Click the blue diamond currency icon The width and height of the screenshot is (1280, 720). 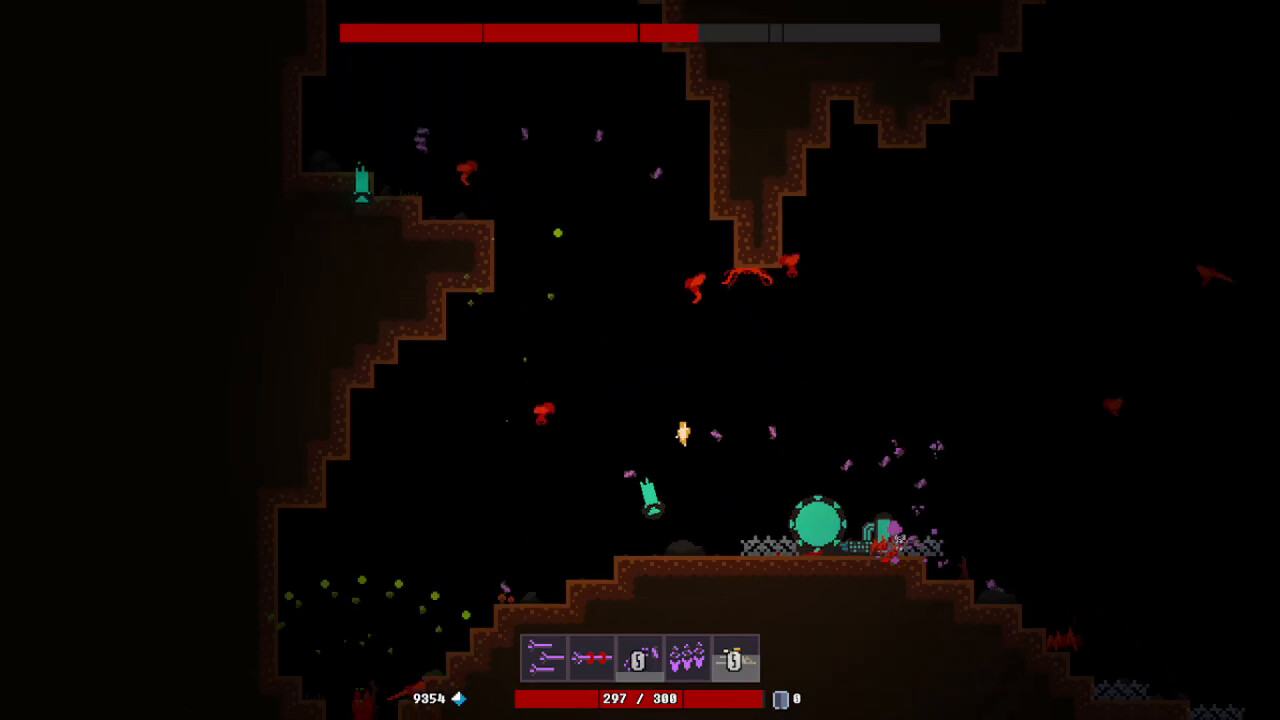pyautogui.click(x=458, y=699)
